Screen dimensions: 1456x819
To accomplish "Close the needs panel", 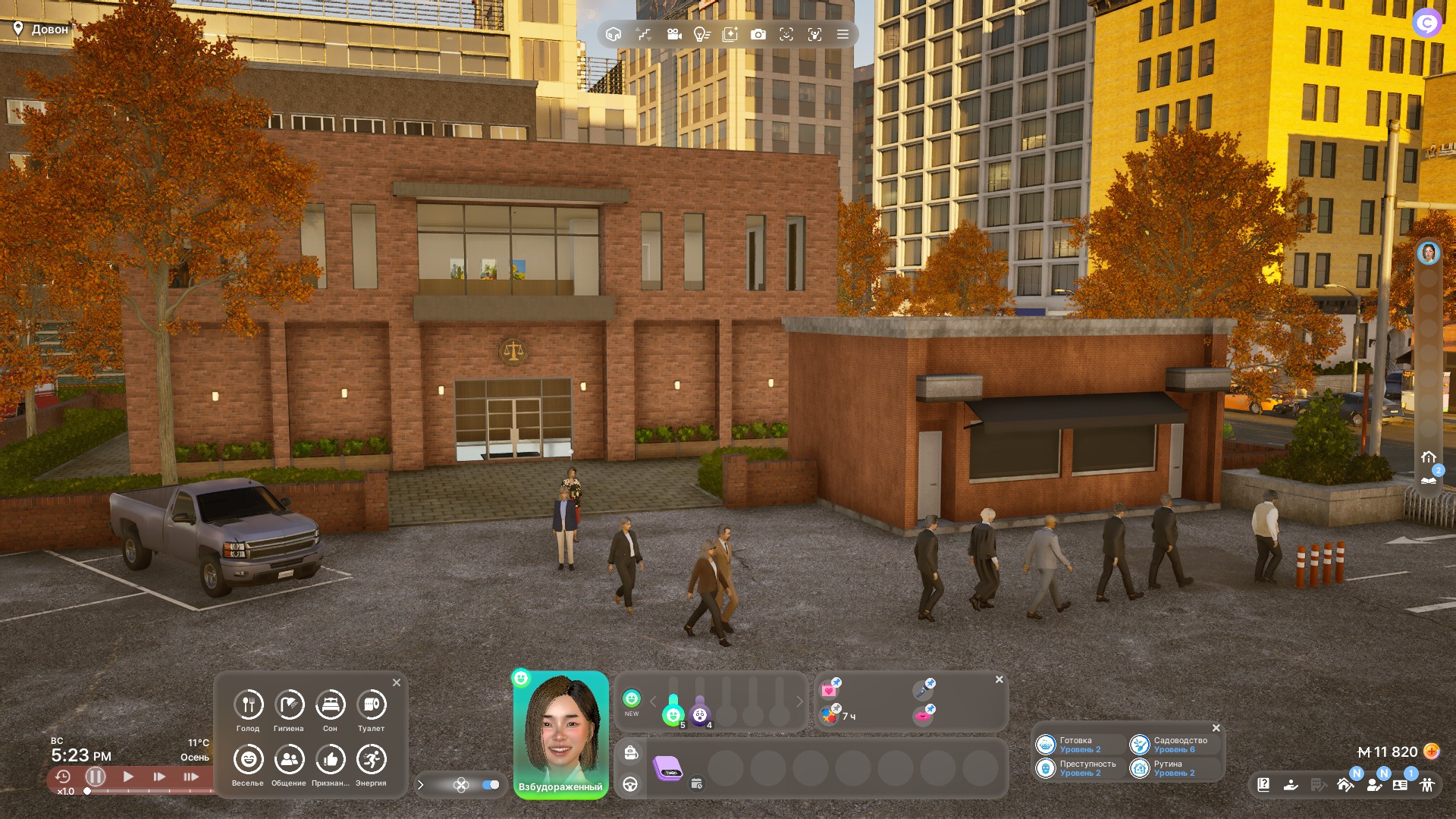I will 397,682.
